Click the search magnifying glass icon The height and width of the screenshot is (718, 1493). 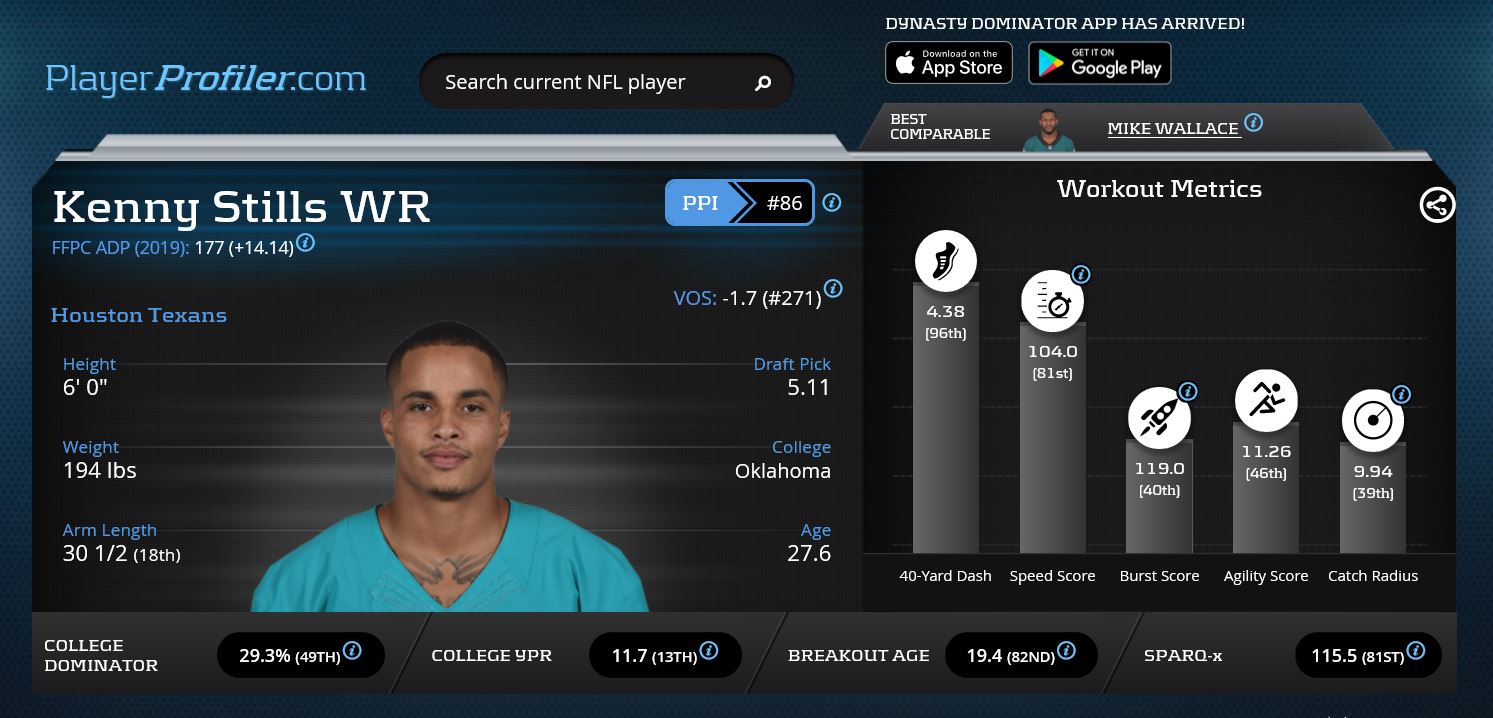click(763, 83)
